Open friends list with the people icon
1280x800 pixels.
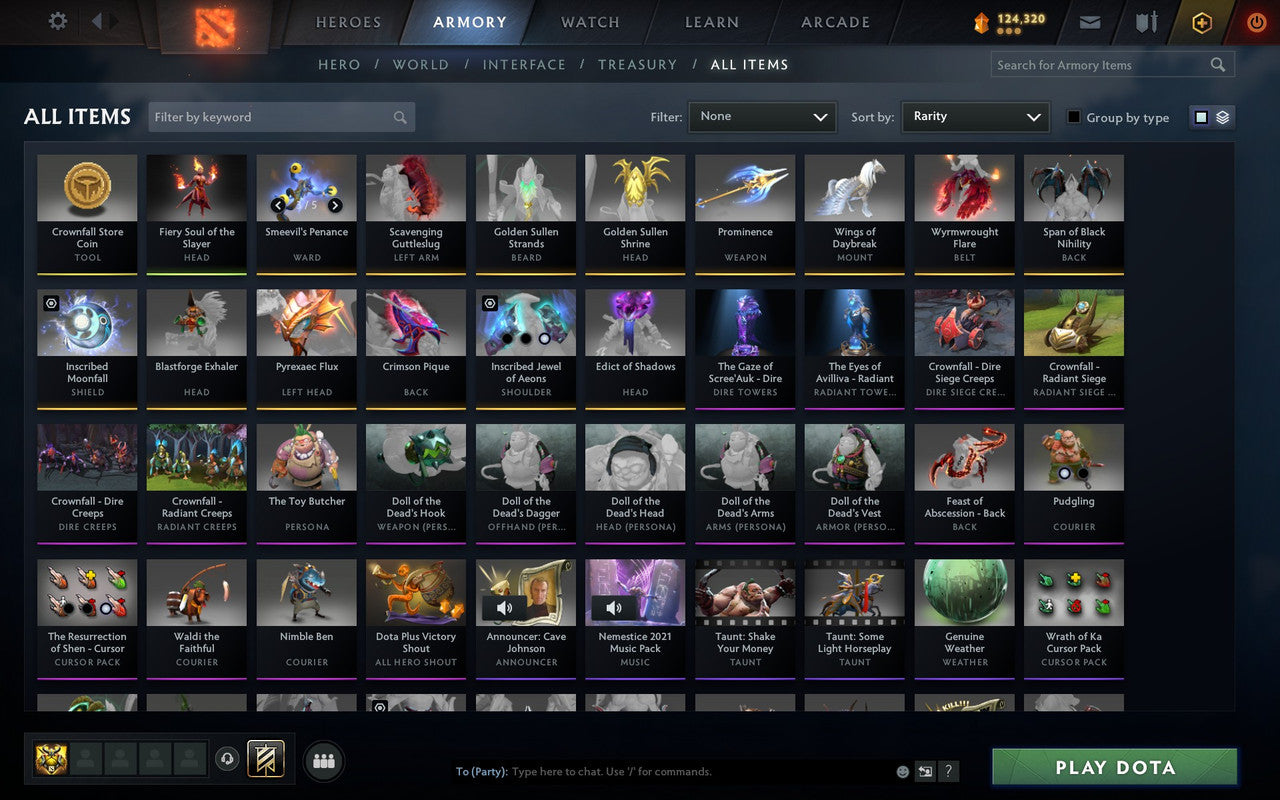323,760
